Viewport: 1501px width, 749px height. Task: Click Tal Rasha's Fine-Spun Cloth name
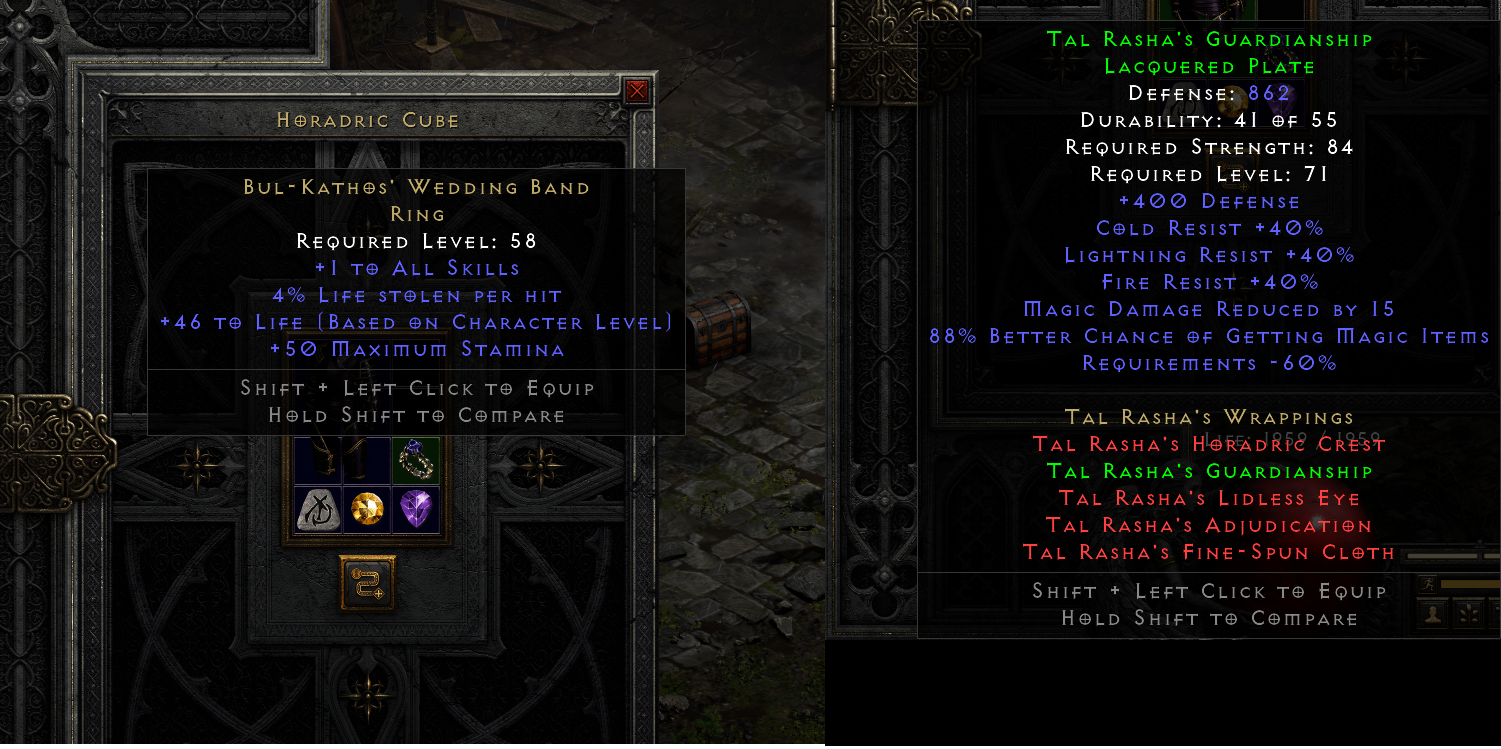(x=1207, y=552)
